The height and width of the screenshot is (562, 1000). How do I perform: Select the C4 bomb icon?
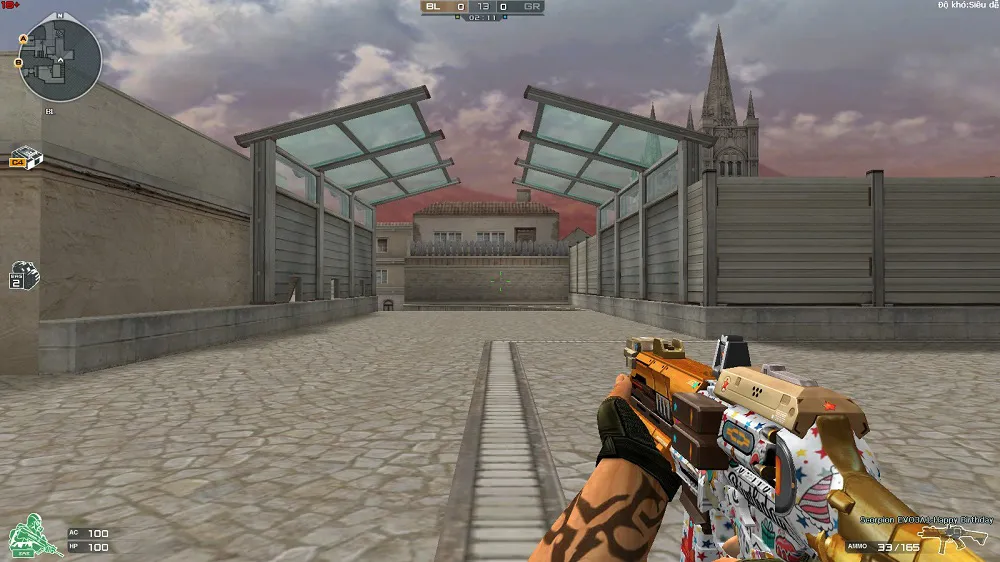click(24, 158)
